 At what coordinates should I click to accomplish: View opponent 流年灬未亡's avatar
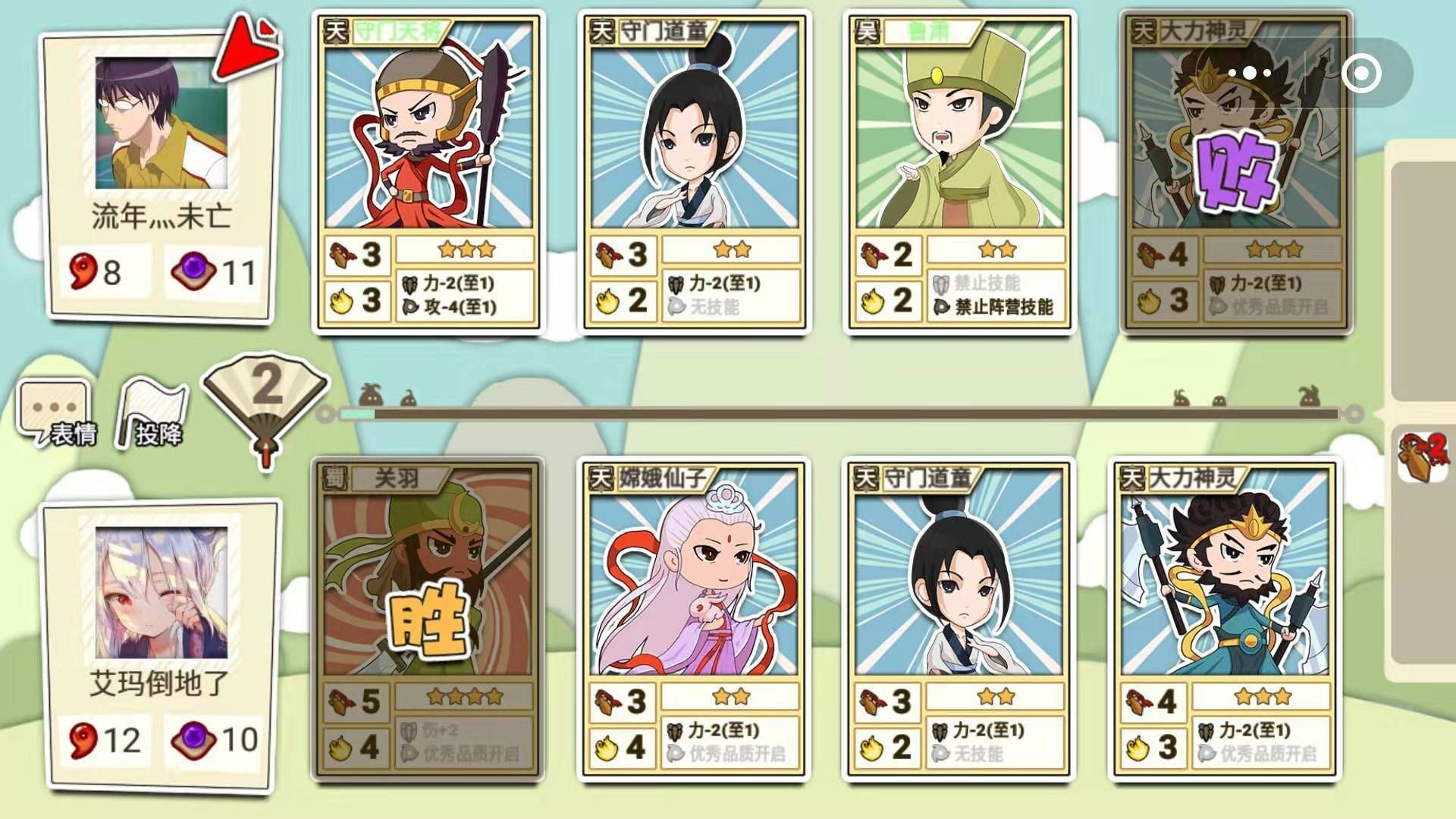pyautogui.click(x=161, y=123)
